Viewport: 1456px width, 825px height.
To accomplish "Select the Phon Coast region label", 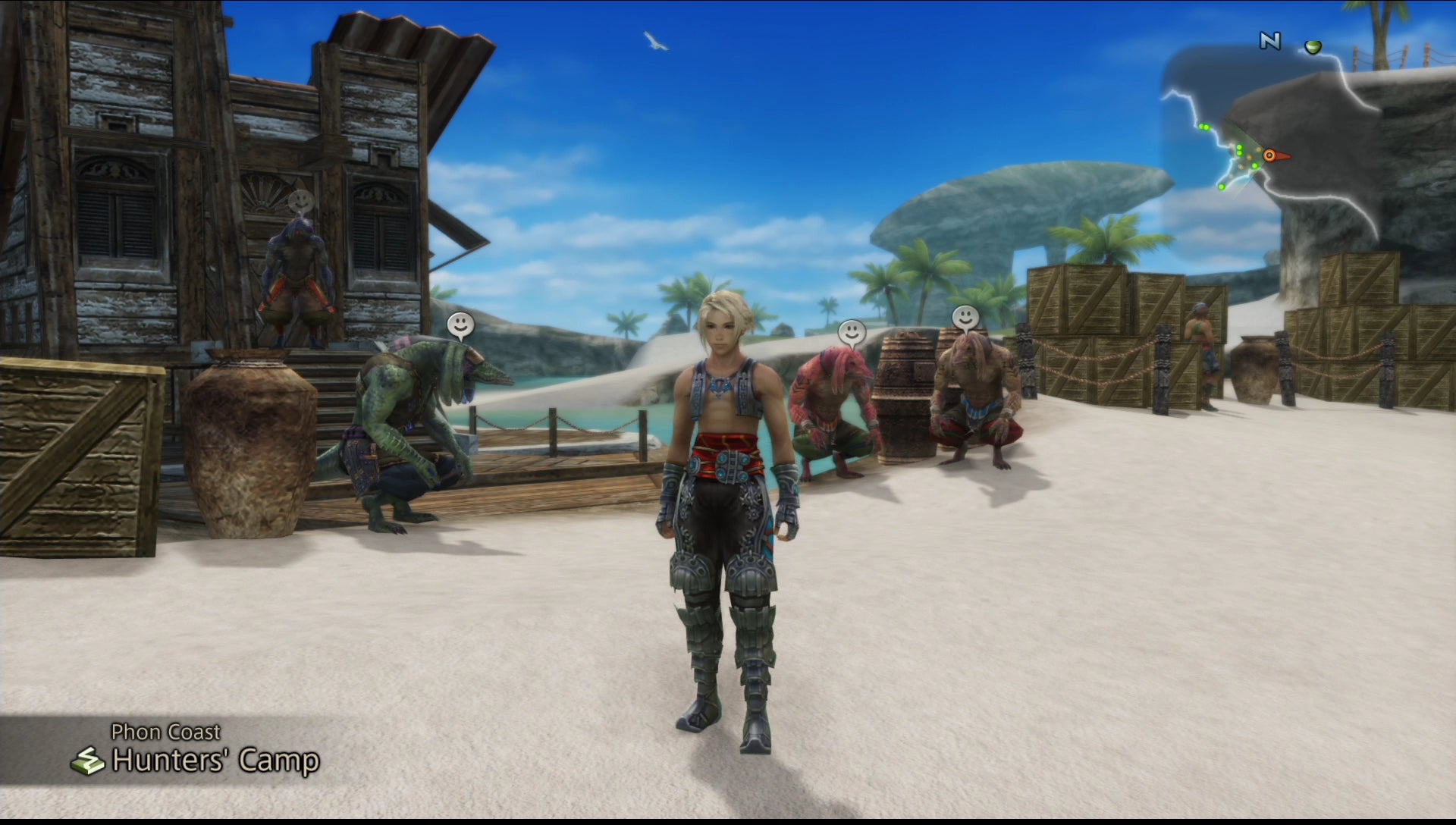I will pos(166,732).
